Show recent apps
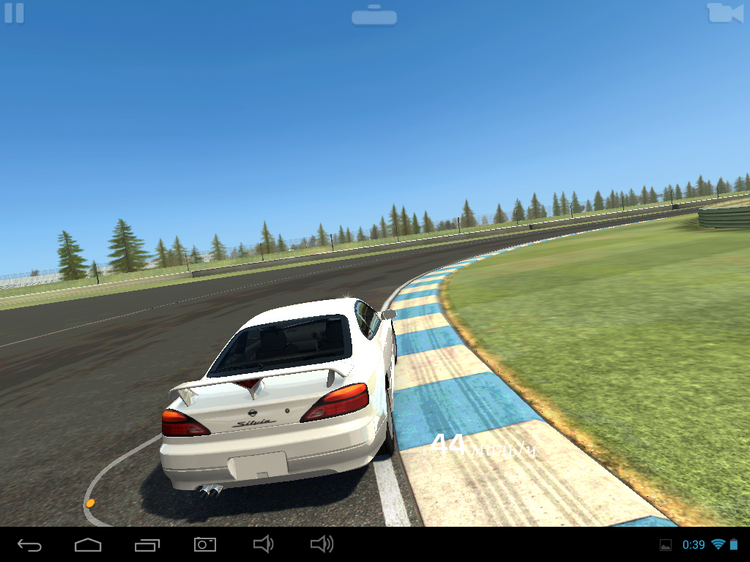The height and width of the screenshot is (562, 750). (147, 544)
